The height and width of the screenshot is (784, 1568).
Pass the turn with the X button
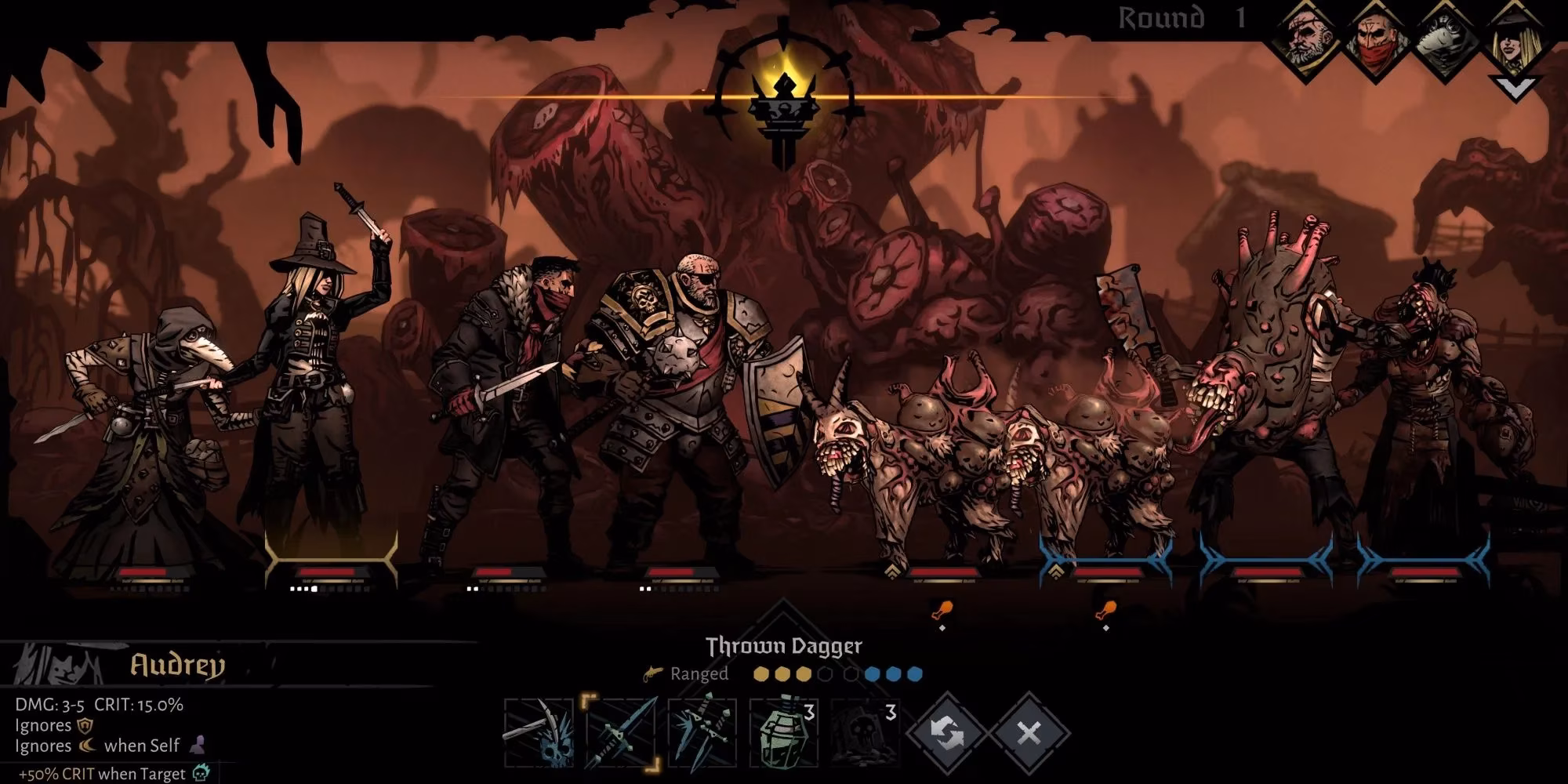click(1028, 734)
